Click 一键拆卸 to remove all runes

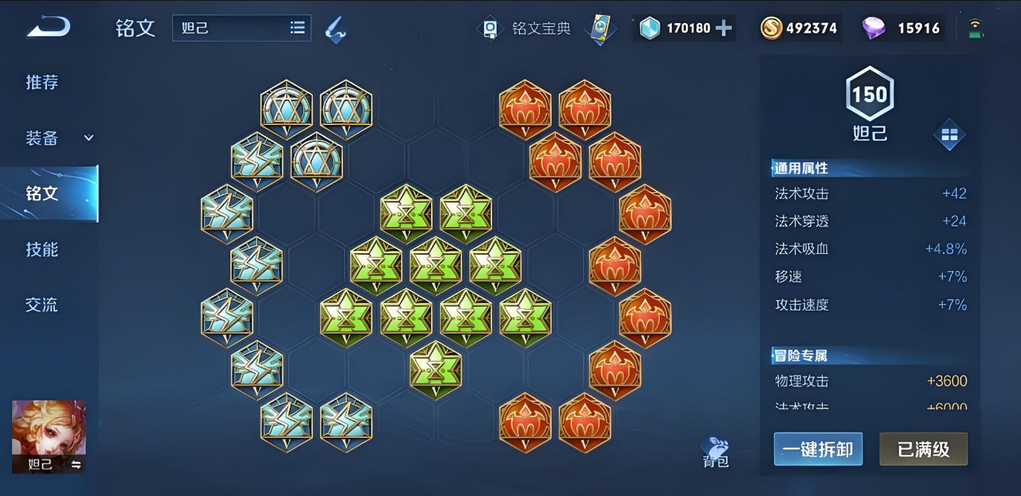(818, 449)
